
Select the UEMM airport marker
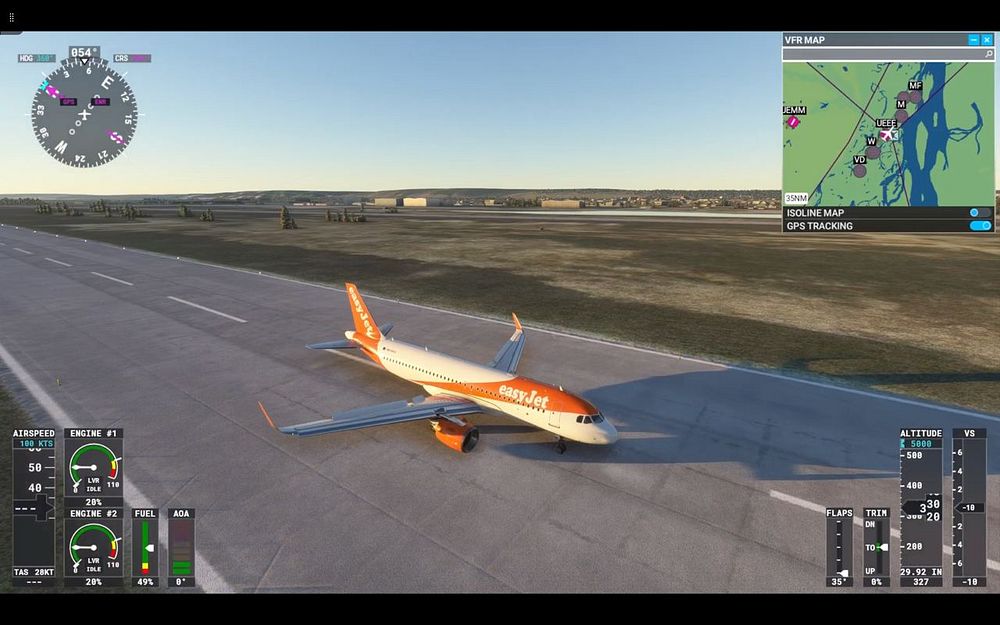click(x=792, y=121)
